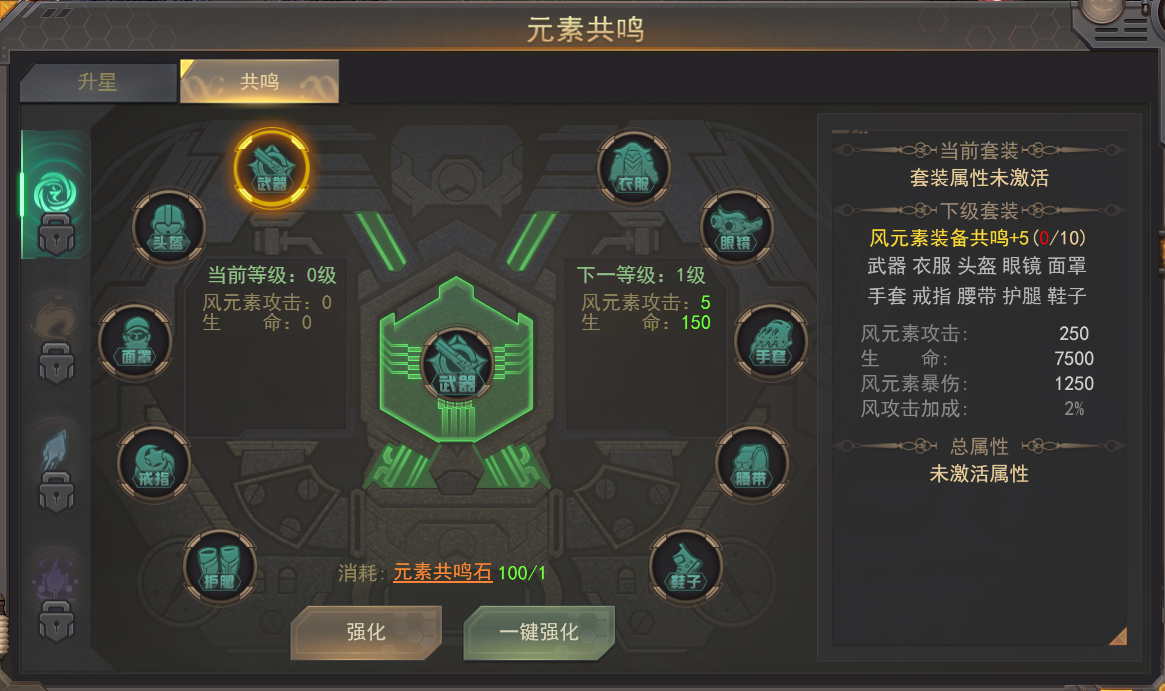Select the 腰带 equipment slot
This screenshot has height=691, width=1165.
(x=752, y=464)
